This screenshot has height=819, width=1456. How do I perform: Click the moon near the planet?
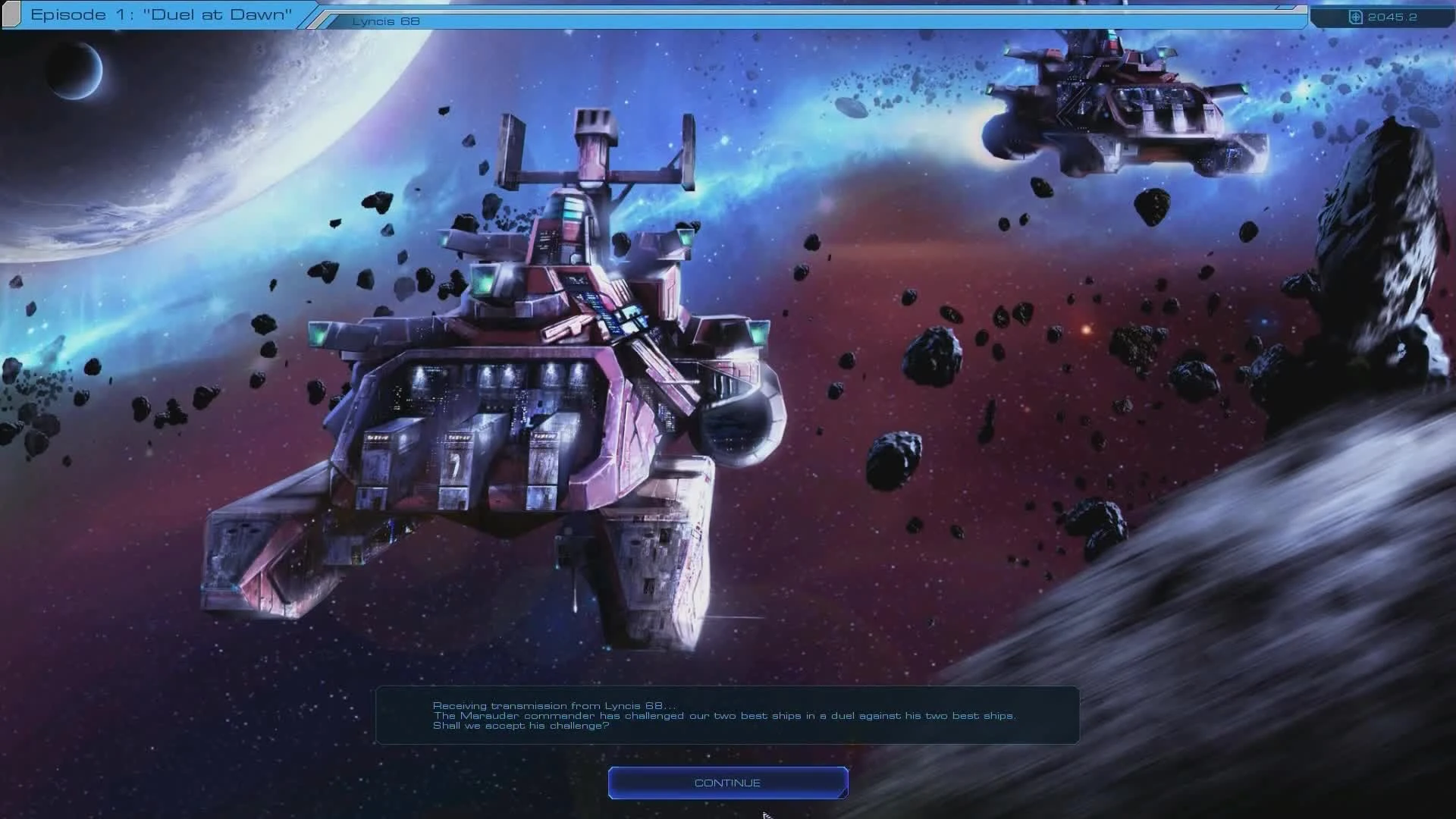76,72
